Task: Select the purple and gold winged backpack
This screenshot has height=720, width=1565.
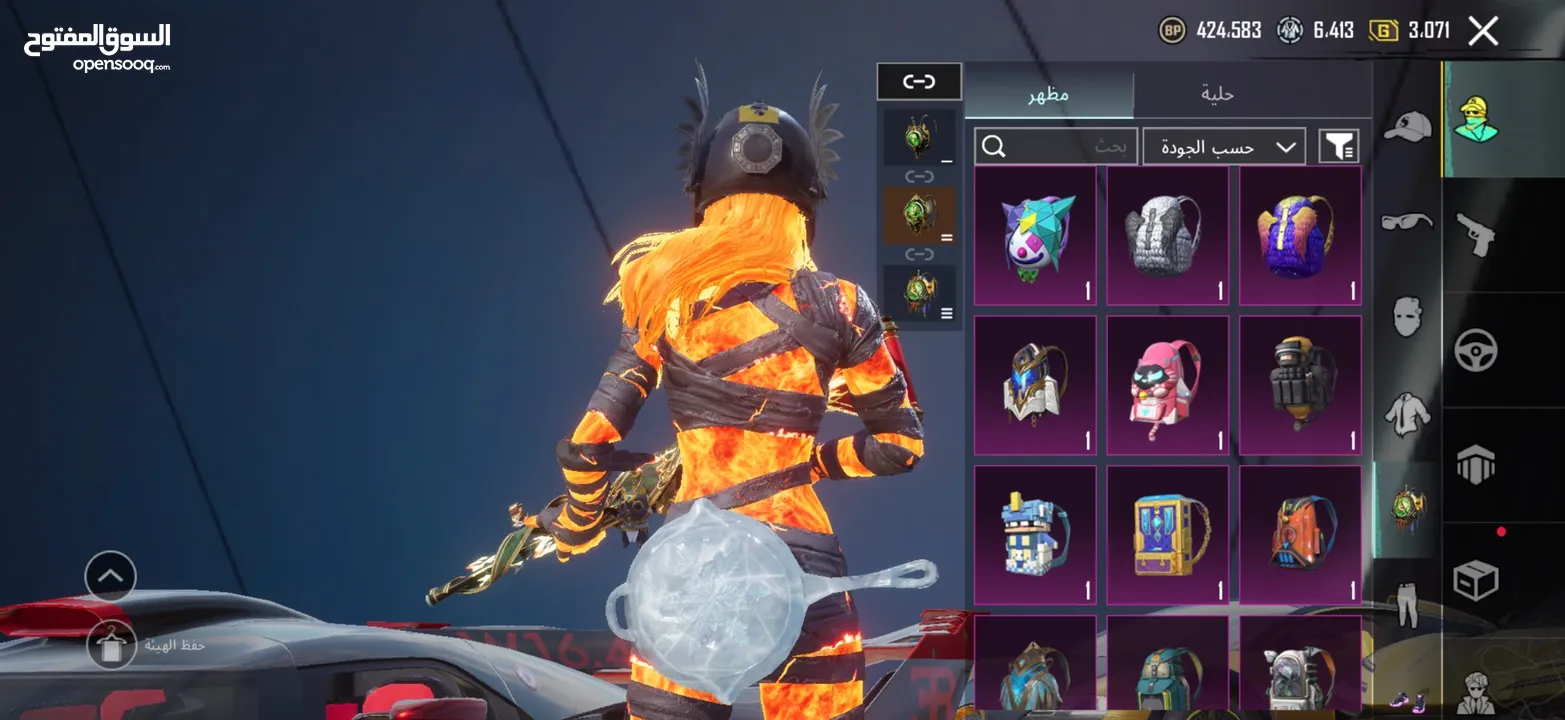Action: point(1300,236)
